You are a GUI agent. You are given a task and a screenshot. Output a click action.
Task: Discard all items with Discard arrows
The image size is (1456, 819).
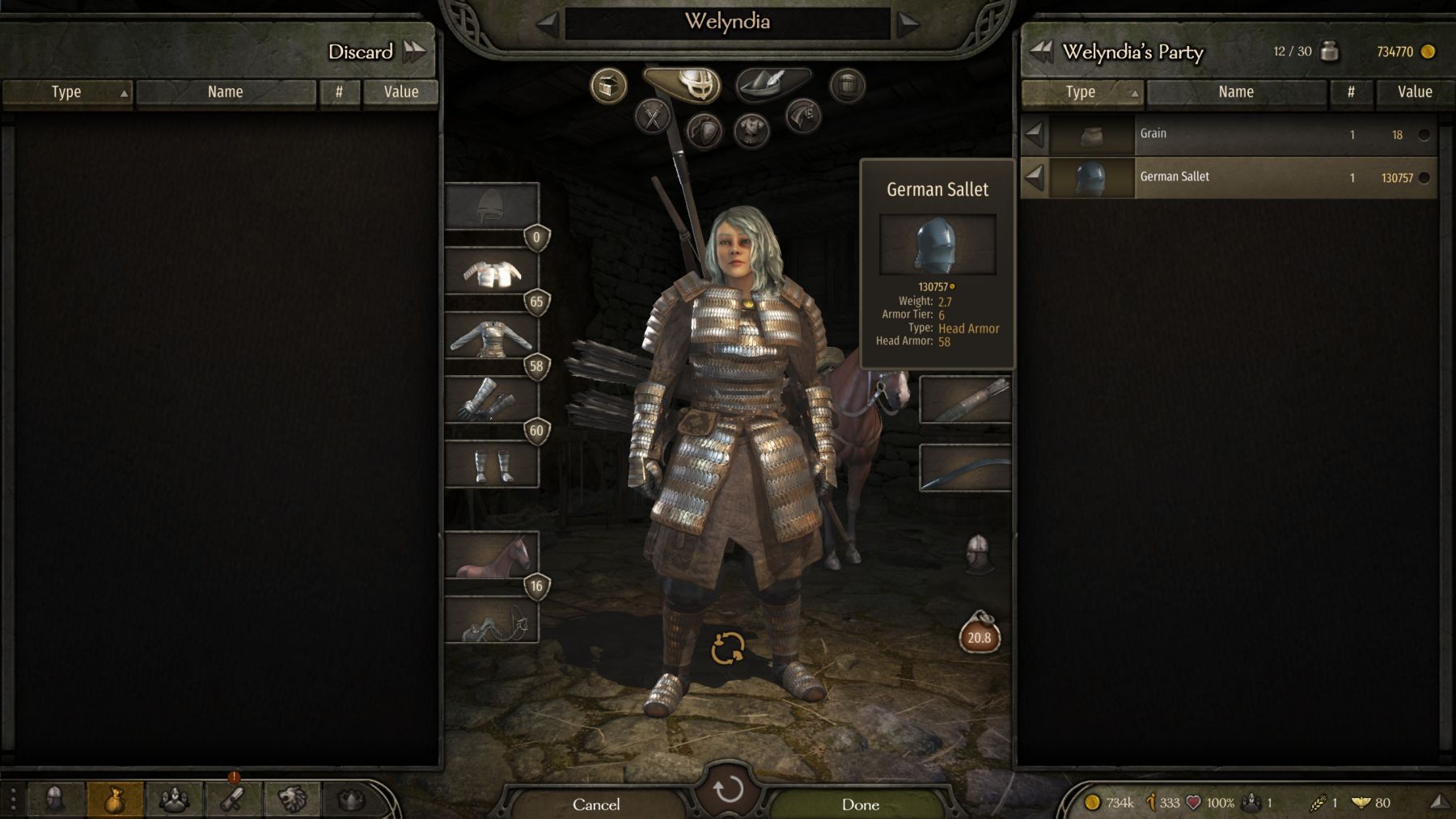click(x=414, y=52)
